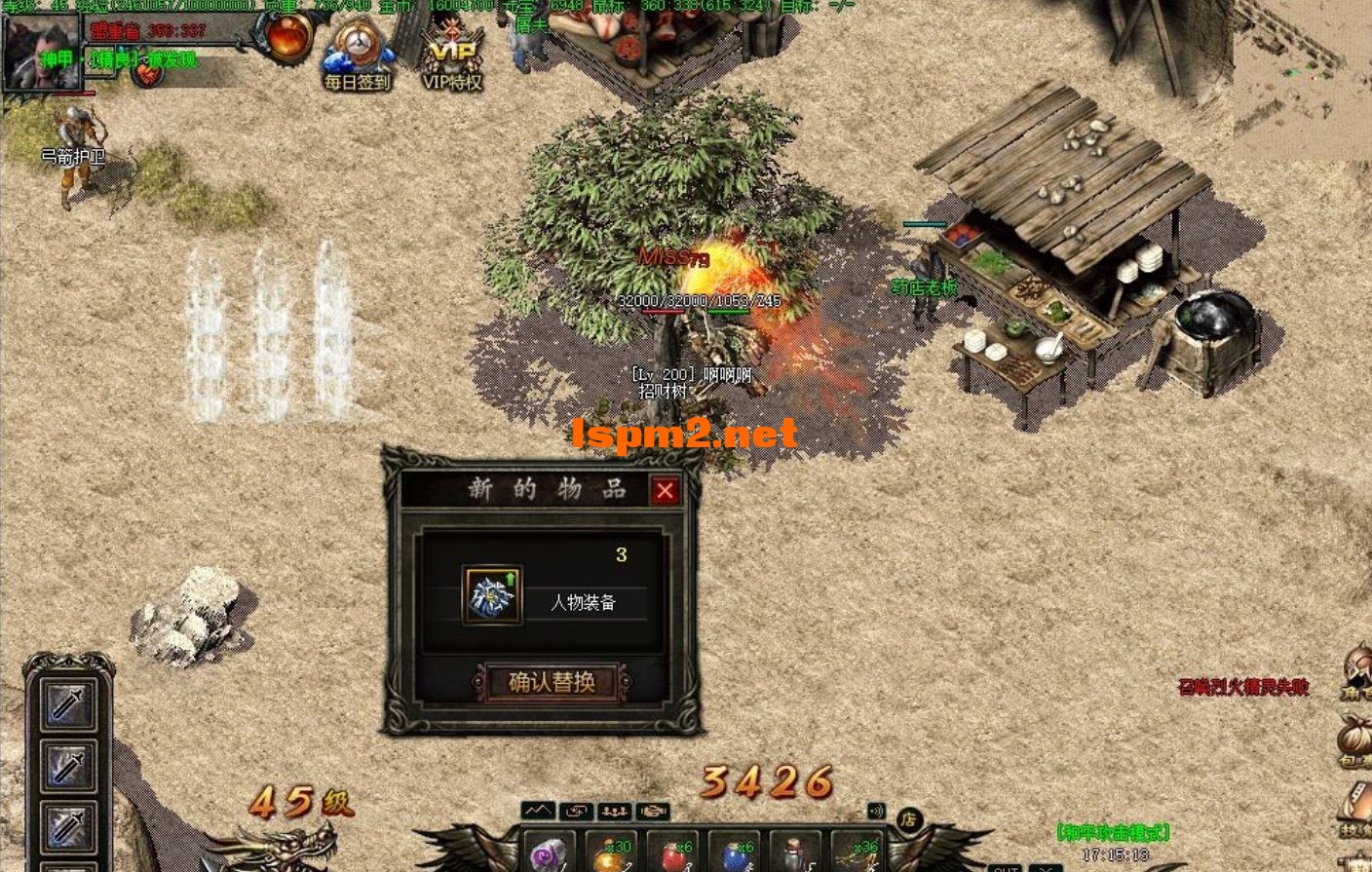Toggle the sound speaker button
1372x872 pixels.
tap(876, 811)
